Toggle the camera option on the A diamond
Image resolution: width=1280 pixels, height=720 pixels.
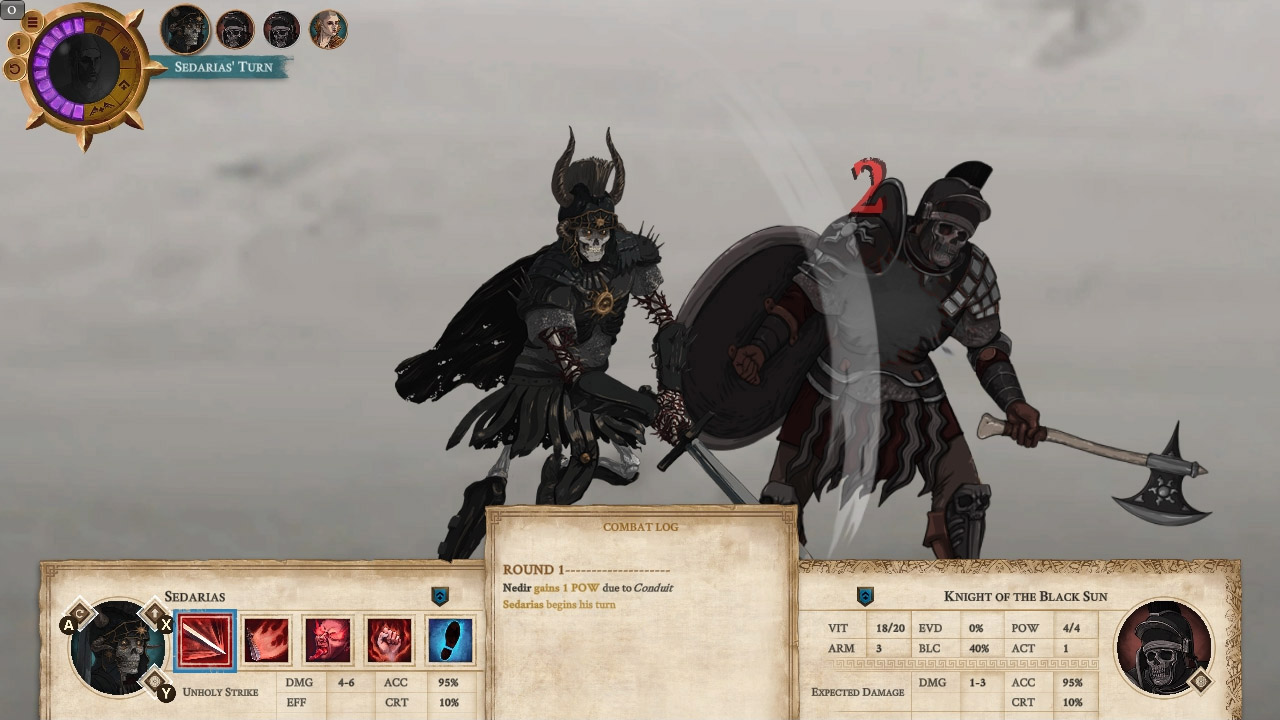pos(80,612)
